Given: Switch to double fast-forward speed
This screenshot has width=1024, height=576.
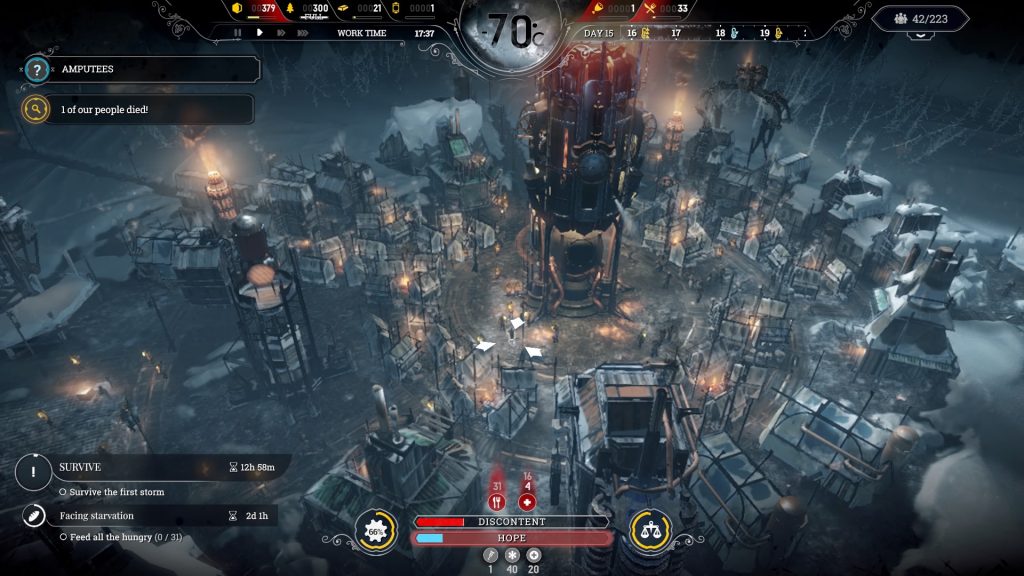Looking at the screenshot, I should click(281, 33).
